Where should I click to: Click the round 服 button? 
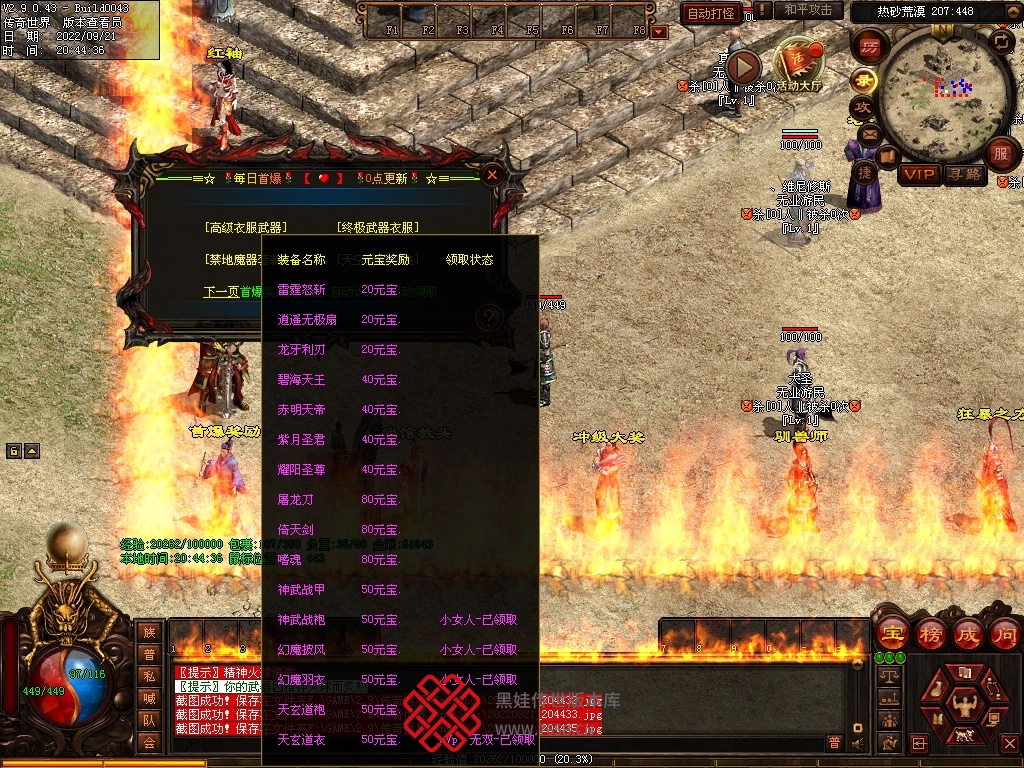click(1001, 154)
